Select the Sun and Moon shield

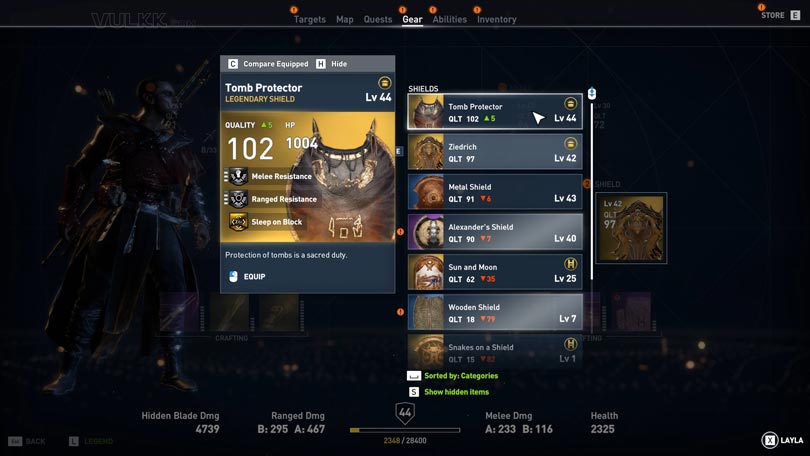495,272
